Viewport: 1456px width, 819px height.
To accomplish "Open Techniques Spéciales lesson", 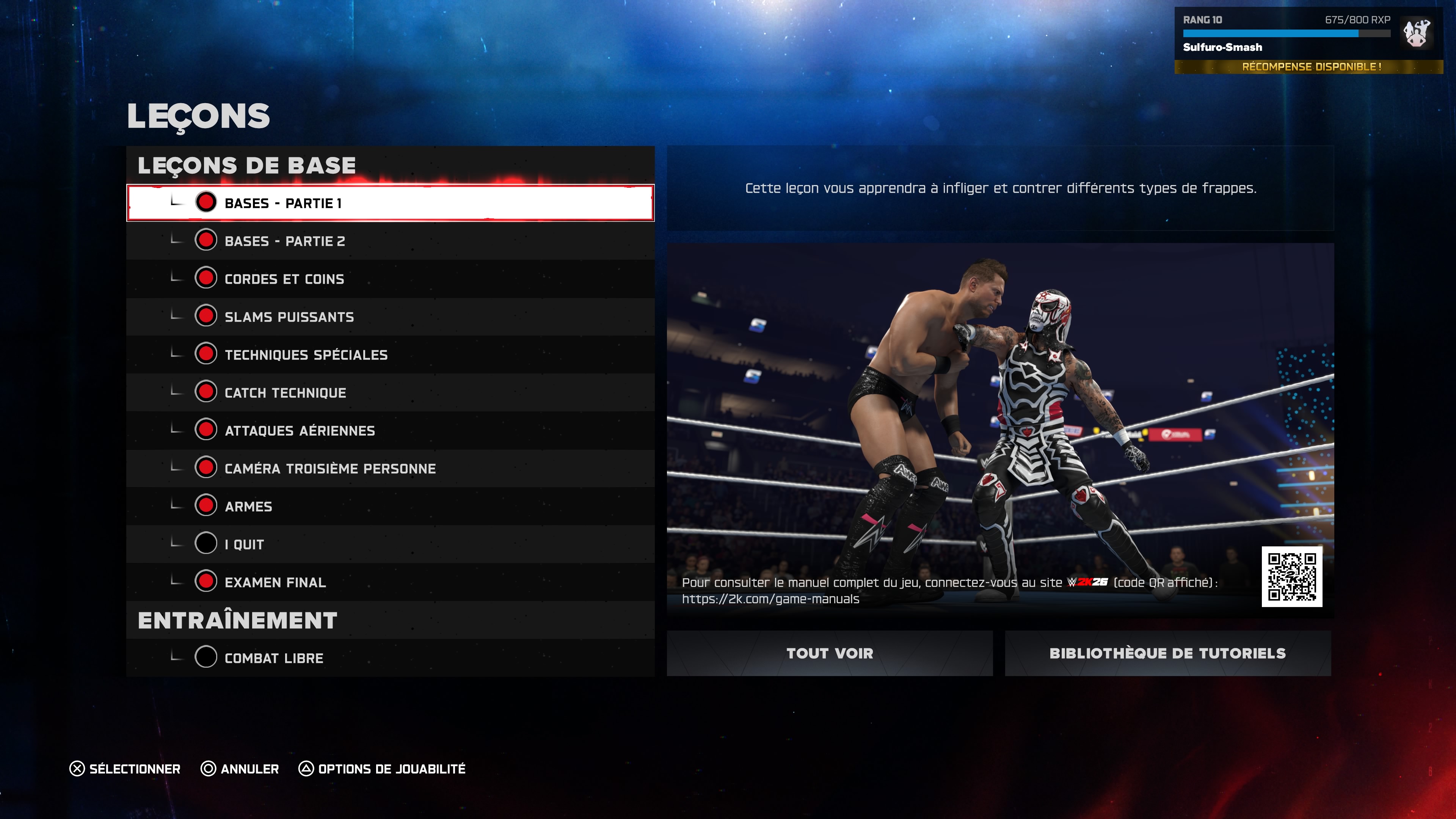I will click(390, 355).
